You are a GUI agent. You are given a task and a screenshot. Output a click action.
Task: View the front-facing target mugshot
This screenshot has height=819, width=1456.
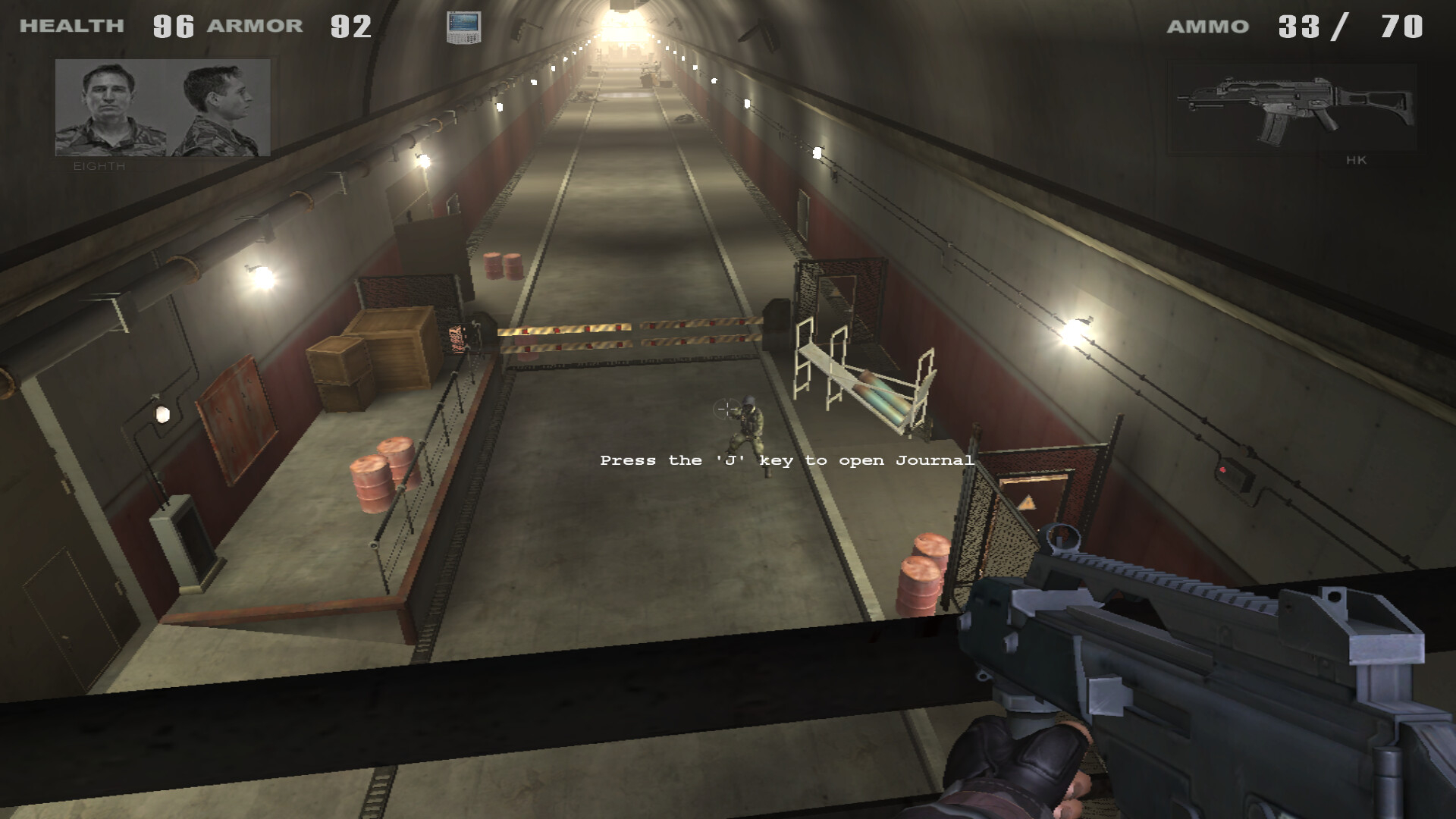pos(111,108)
